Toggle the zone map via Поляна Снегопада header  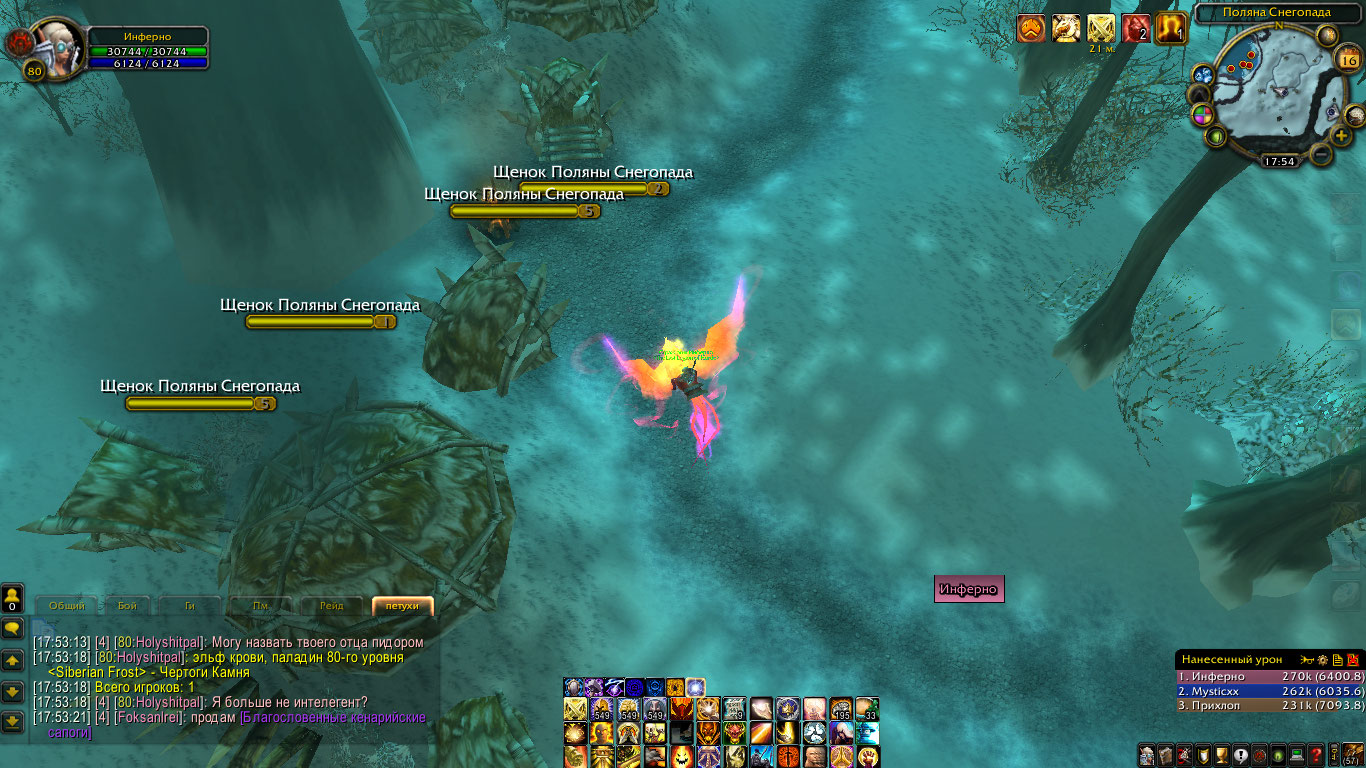pyautogui.click(x=1277, y=12)
